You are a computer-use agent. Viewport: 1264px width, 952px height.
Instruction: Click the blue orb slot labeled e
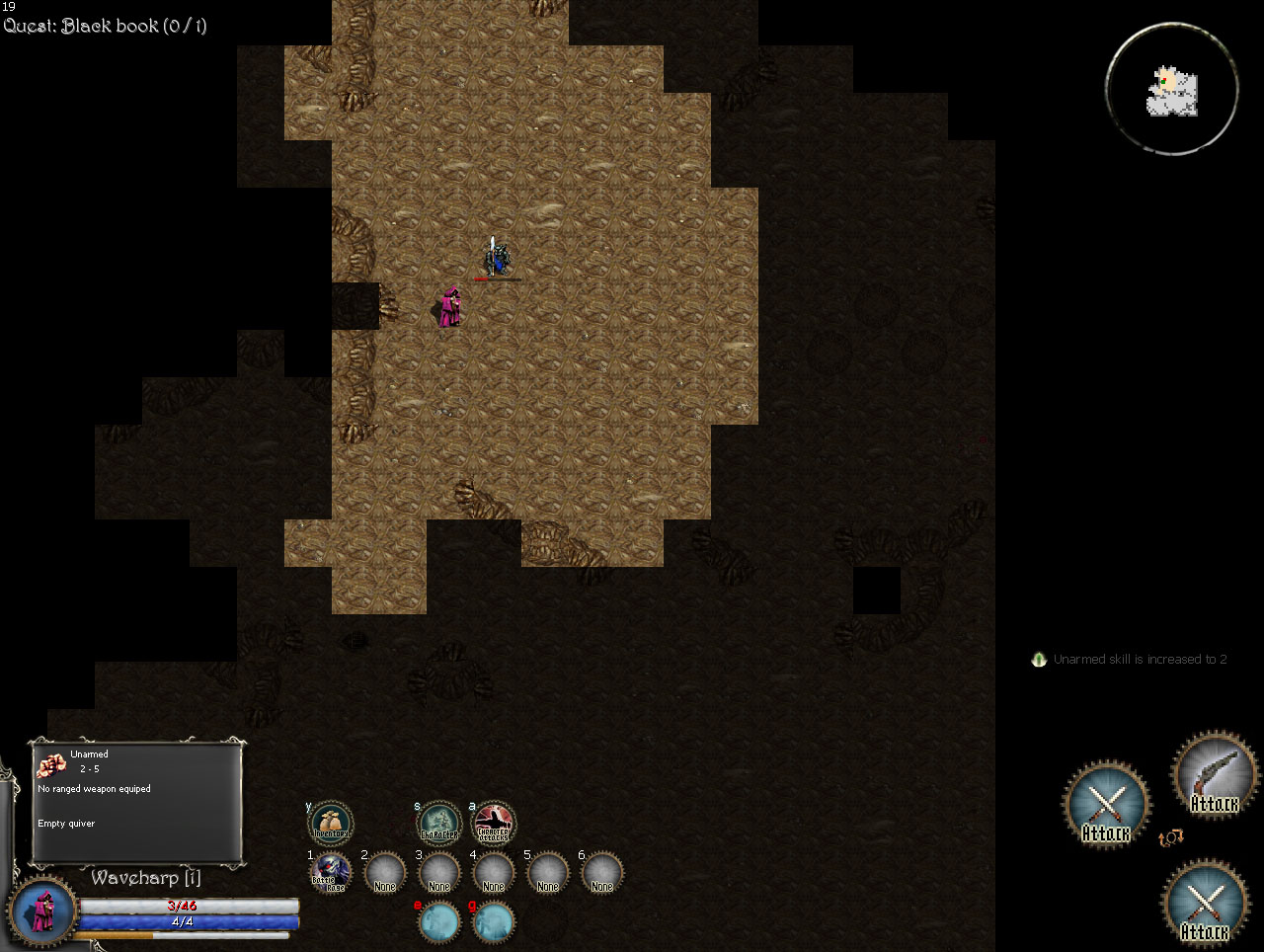(438, 922)
